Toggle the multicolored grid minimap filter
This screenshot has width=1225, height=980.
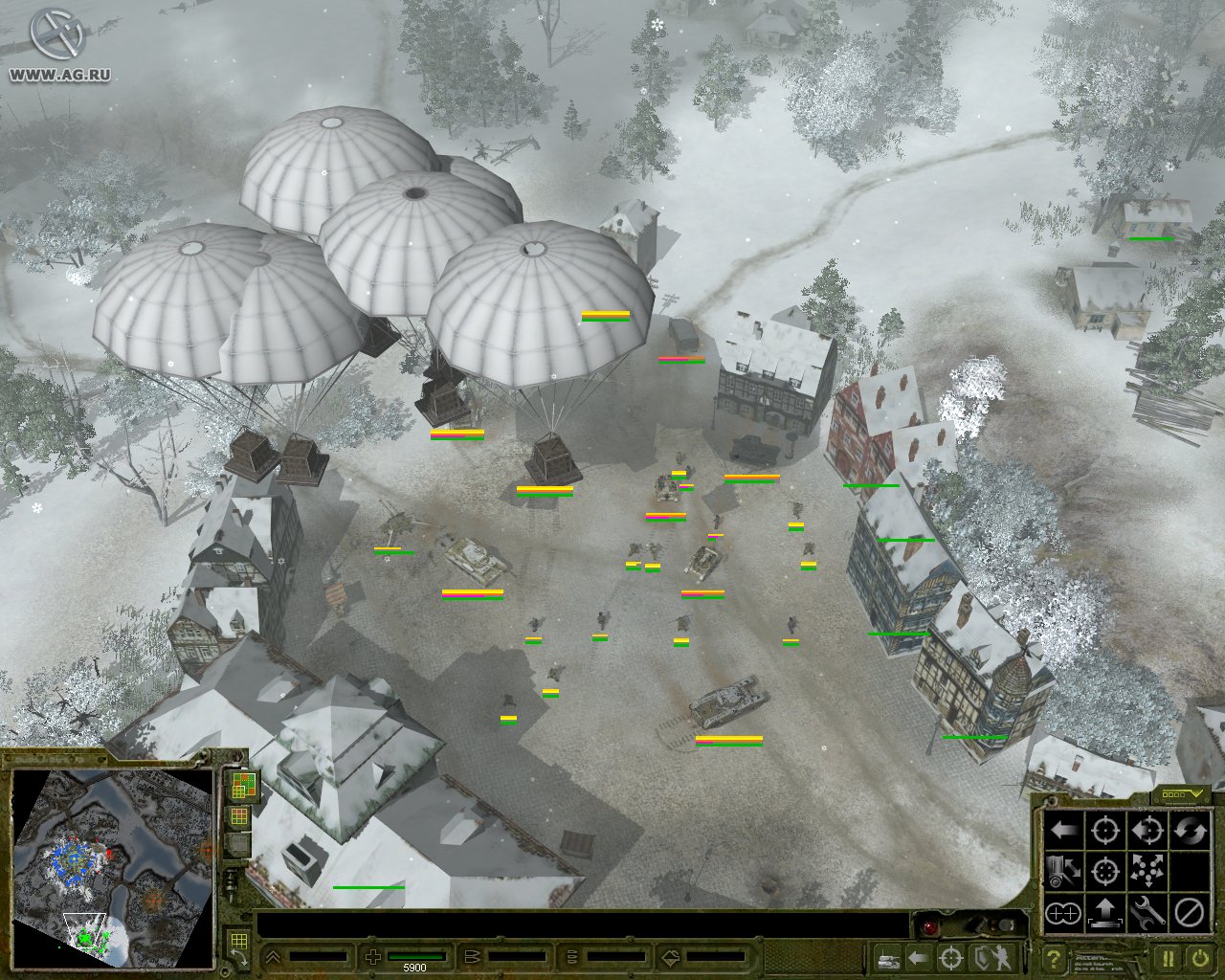[x=239, y=786]
